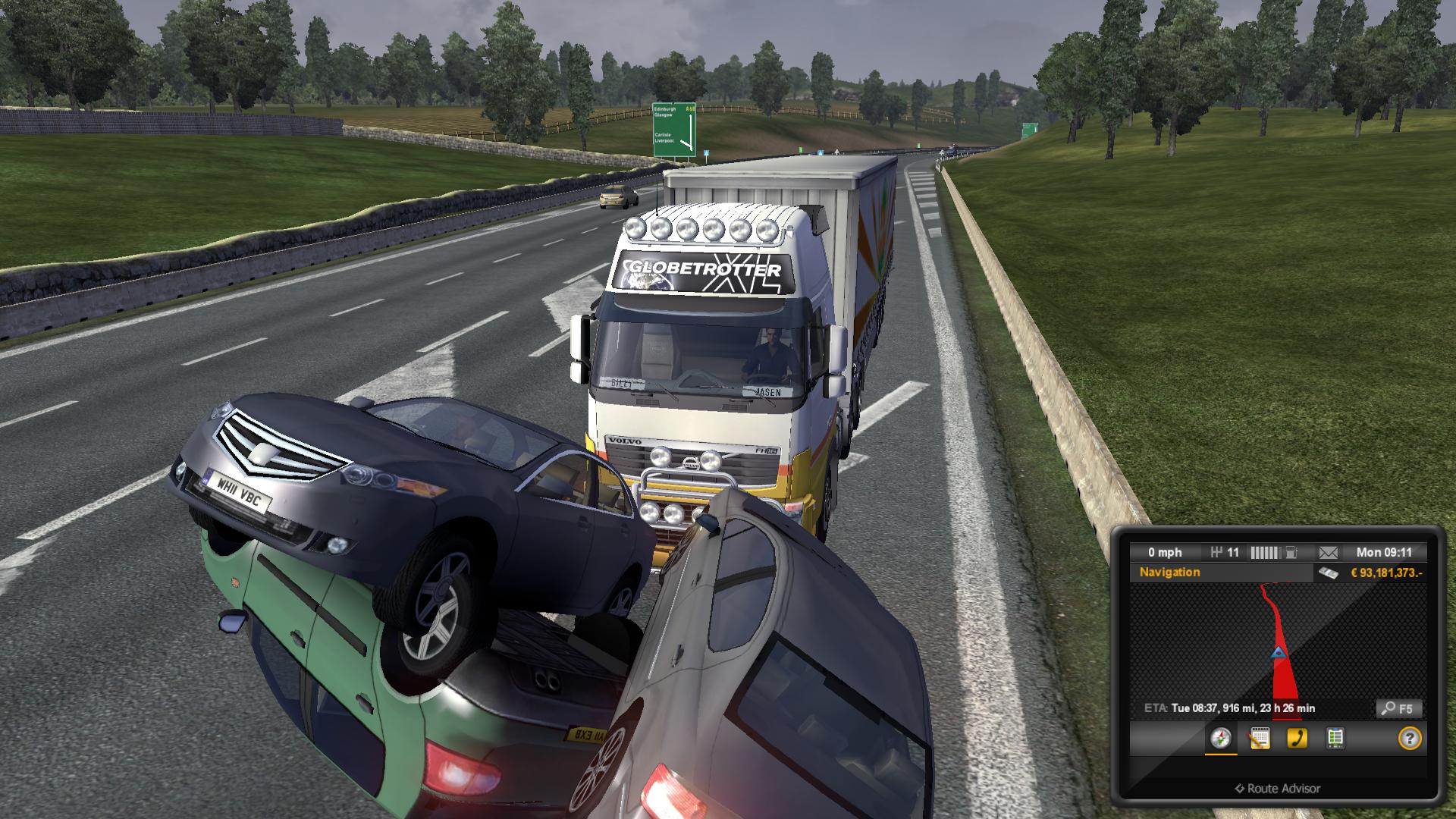Open the compass navigation tab

pos(1220,738)
